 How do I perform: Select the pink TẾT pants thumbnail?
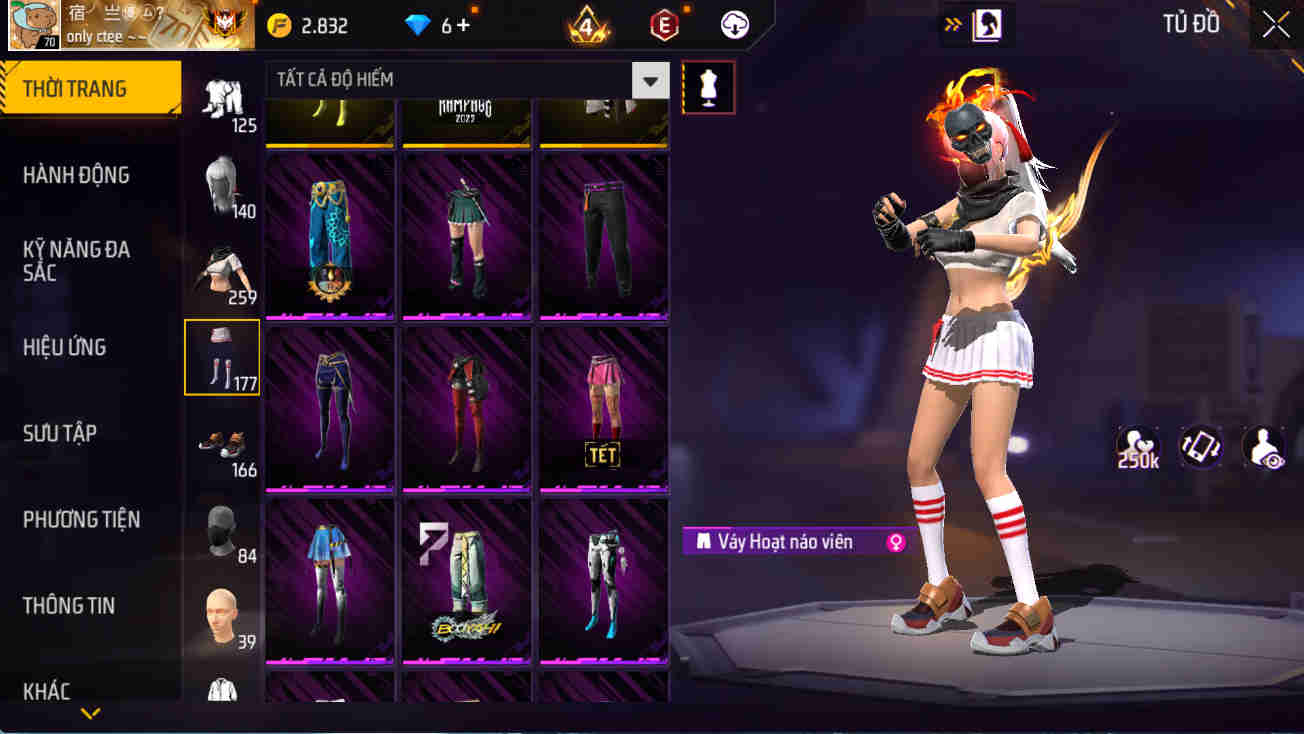coord(604,408)
